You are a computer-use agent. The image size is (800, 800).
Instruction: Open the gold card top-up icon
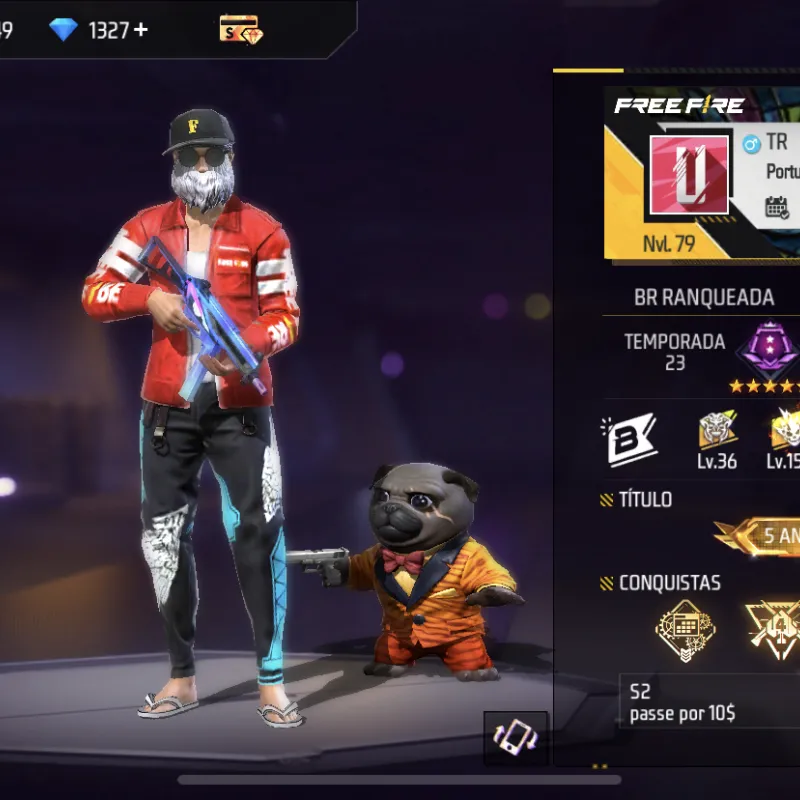tap(240, 29)
